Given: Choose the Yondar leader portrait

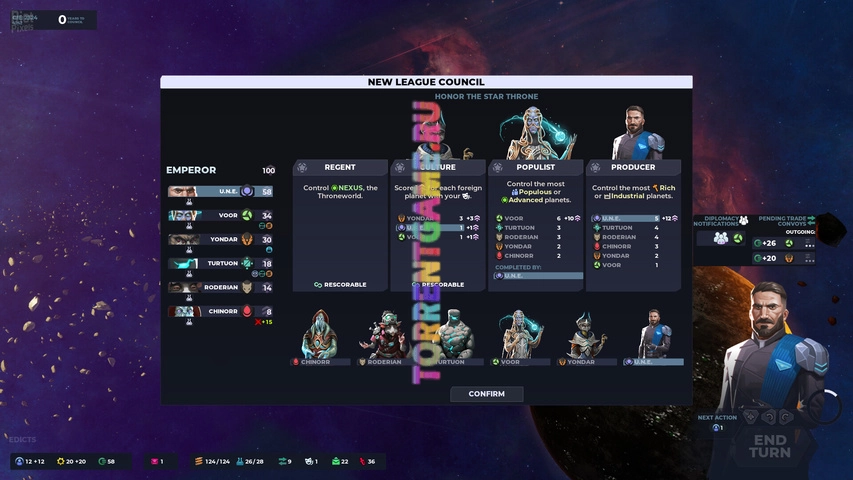Looking at the screenshot, I should (x=583, y=336).
